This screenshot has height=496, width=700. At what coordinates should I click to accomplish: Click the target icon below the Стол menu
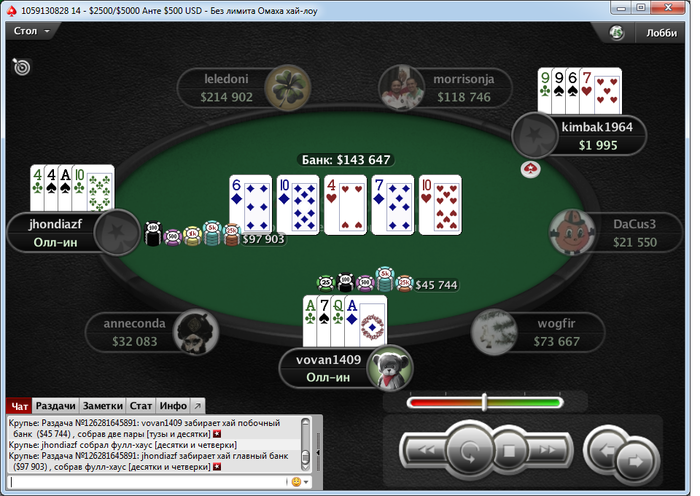tap(21, 67)
